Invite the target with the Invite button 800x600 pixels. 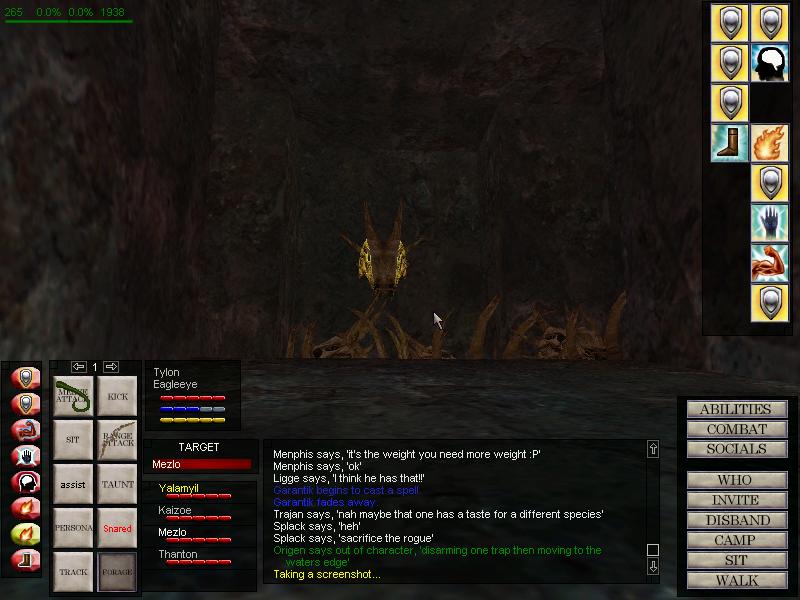coord(735,500)
